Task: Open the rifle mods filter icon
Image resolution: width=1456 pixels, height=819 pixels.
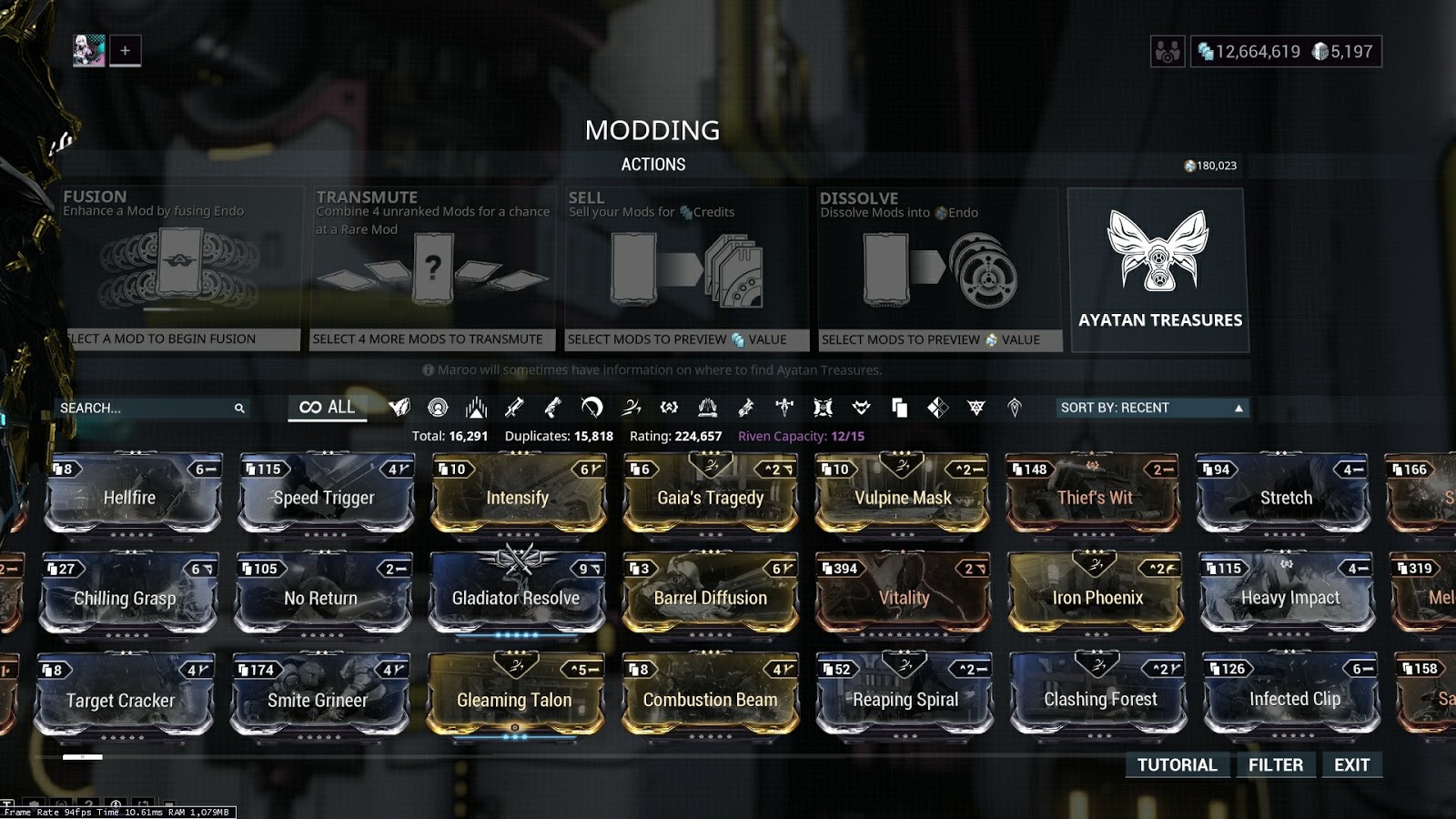Action: point(515,409)
